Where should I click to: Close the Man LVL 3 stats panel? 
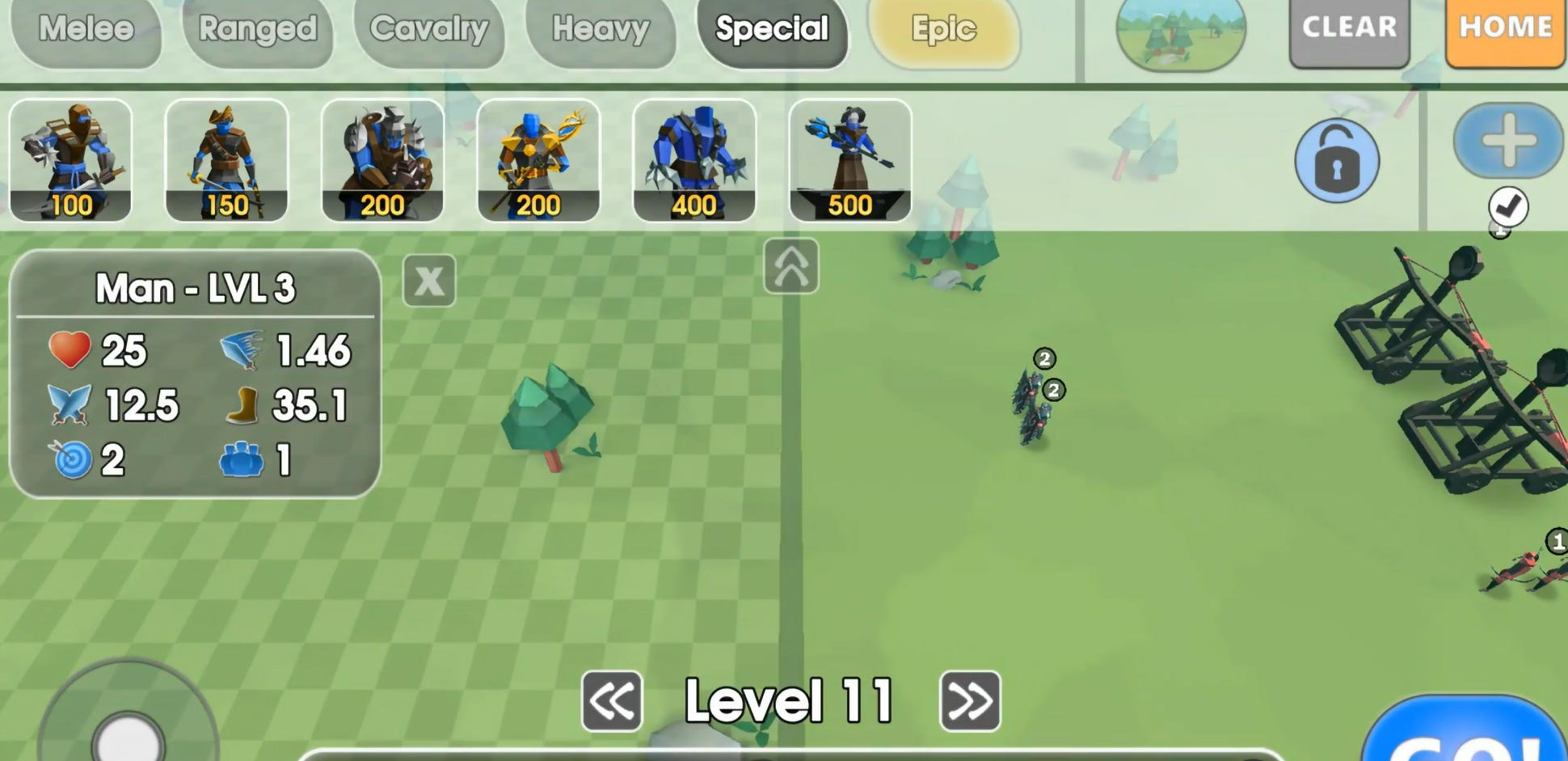coord(428,281)
